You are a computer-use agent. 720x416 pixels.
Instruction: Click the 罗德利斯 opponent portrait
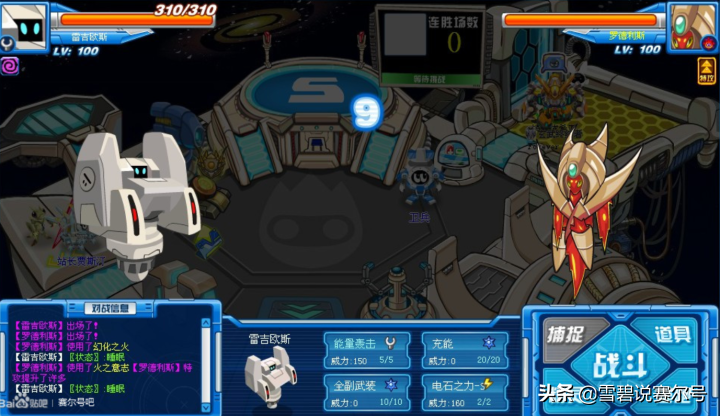692,24
